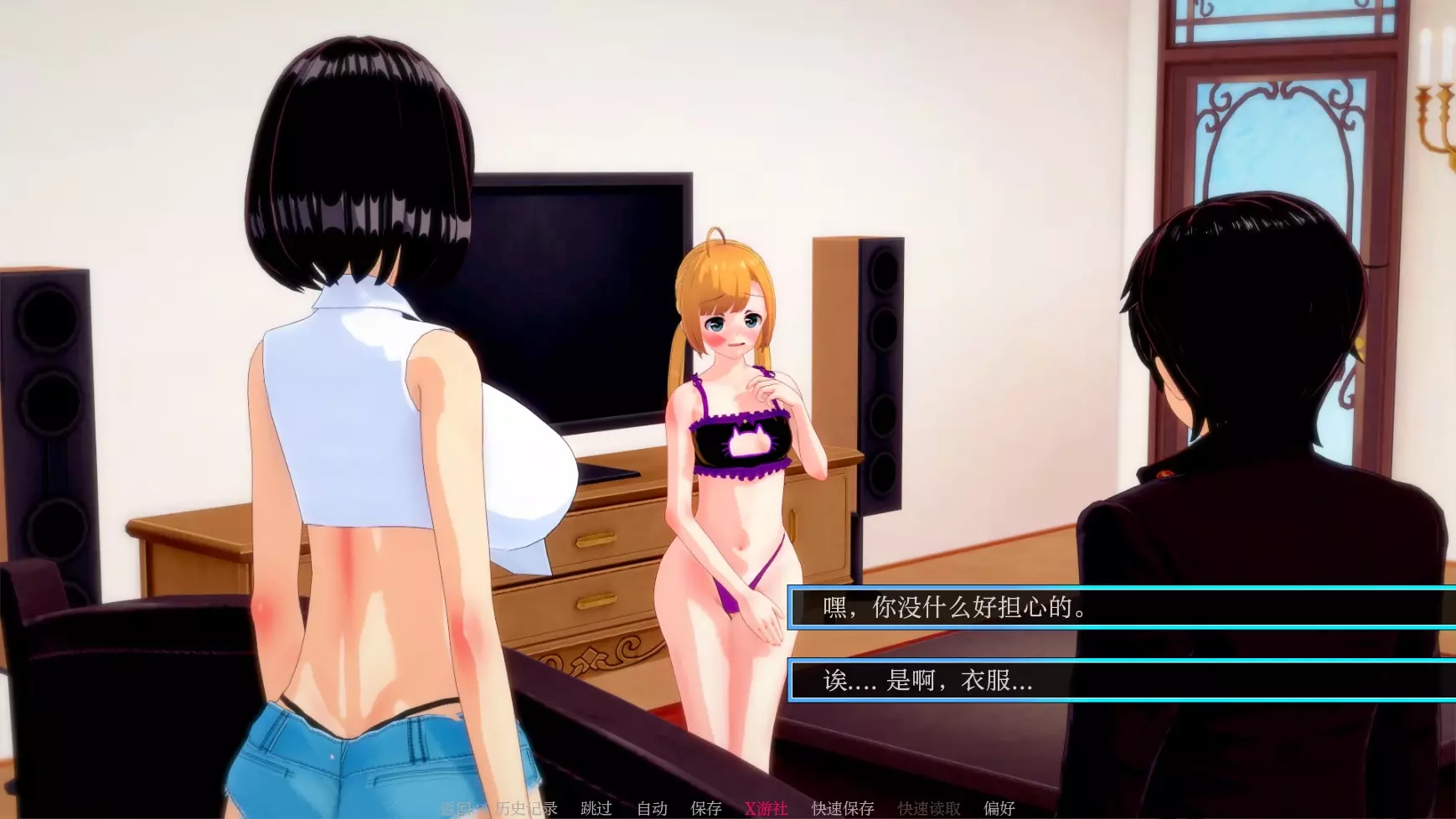The width and height of the screenshot is (1456, 819).
Task: Select the dialogue option "诶.... 是啊，衣服..."
Action: click(1121, 680)
